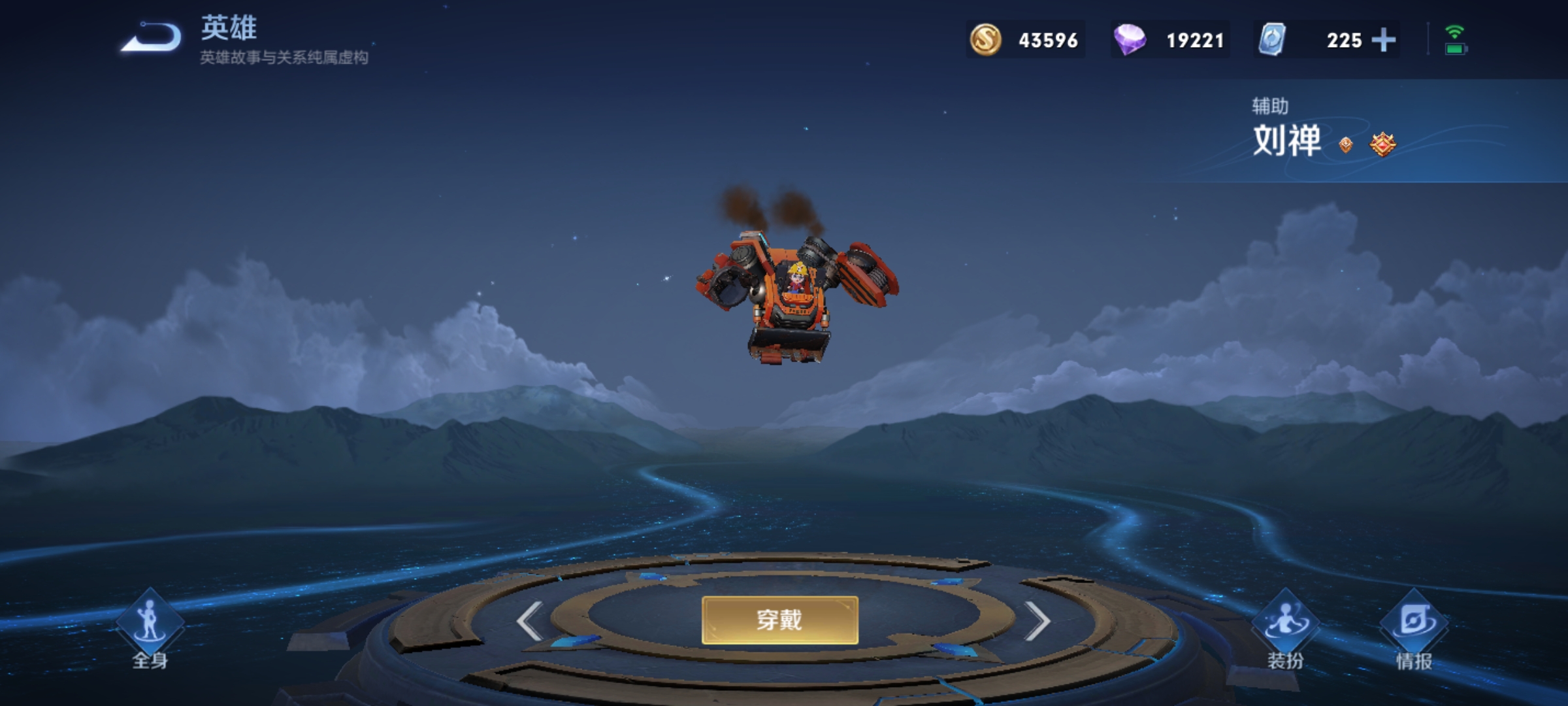Show previous skin with left arrow
Image resolution: width=1568 pixels, height=706 pixels.
point(530,620)
